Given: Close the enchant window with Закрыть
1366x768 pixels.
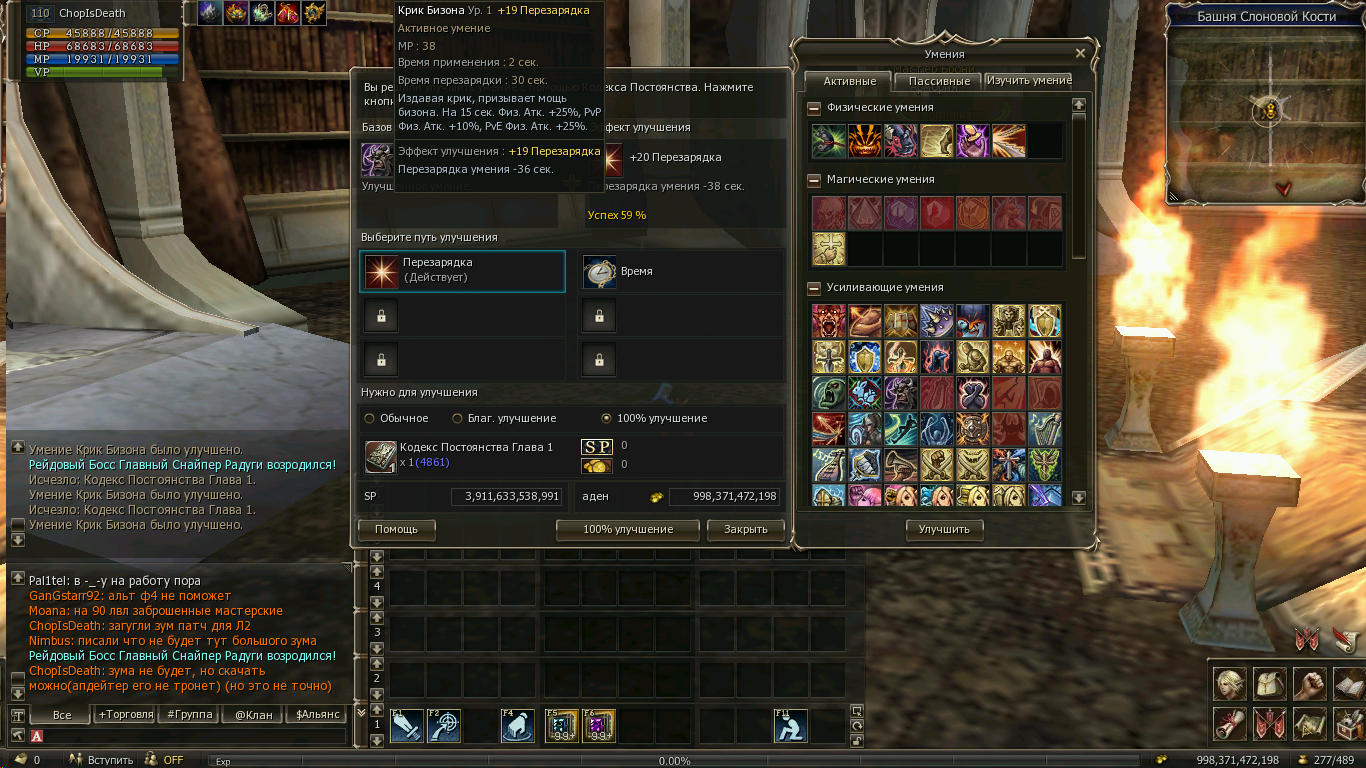Looking at the screenshot, I should tap(745, 529).
